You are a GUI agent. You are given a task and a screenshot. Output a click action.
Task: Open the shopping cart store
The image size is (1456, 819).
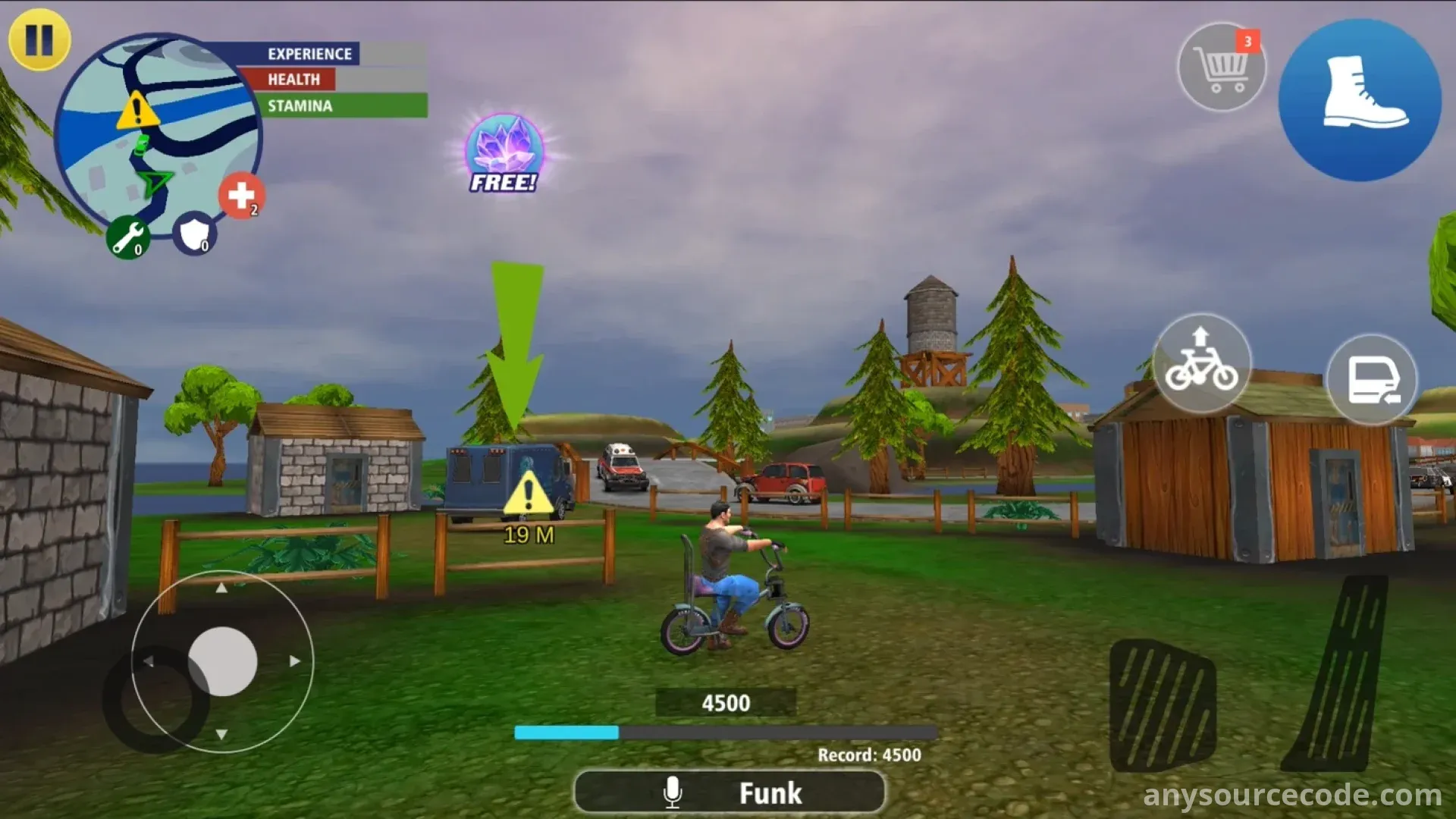[1221, 67]
